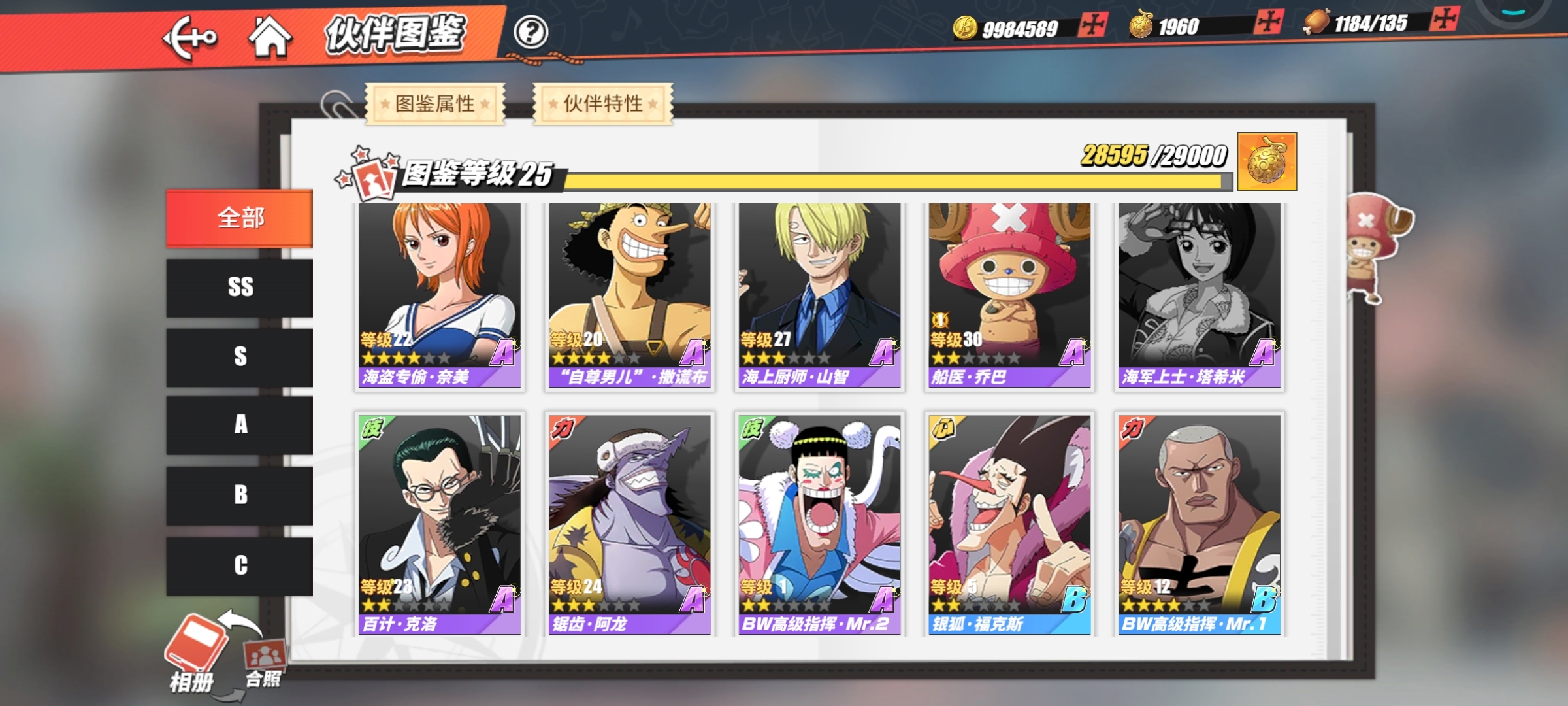Click the devil fruit reward icon

coord(1267,161)
